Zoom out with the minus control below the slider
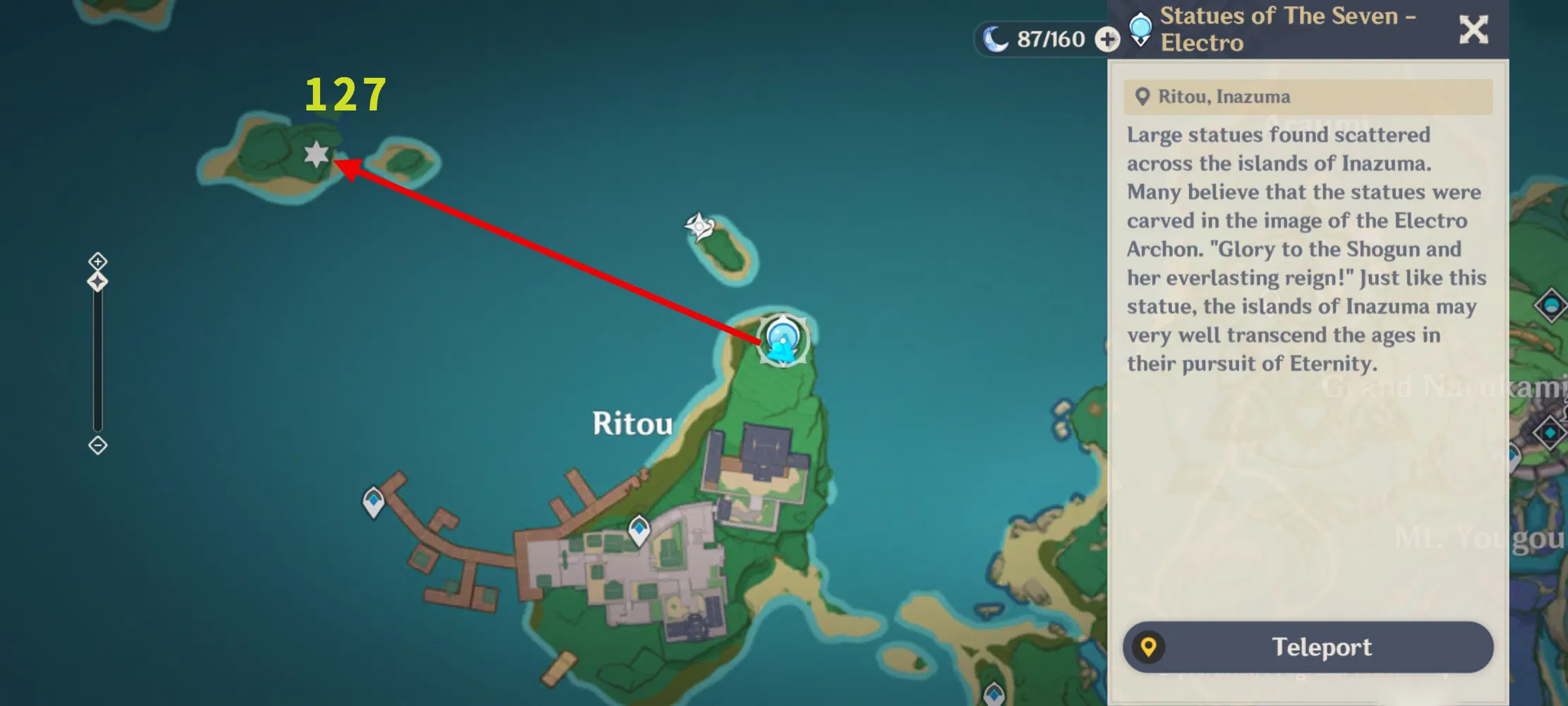1568x706 pixels. click(97, 445)
